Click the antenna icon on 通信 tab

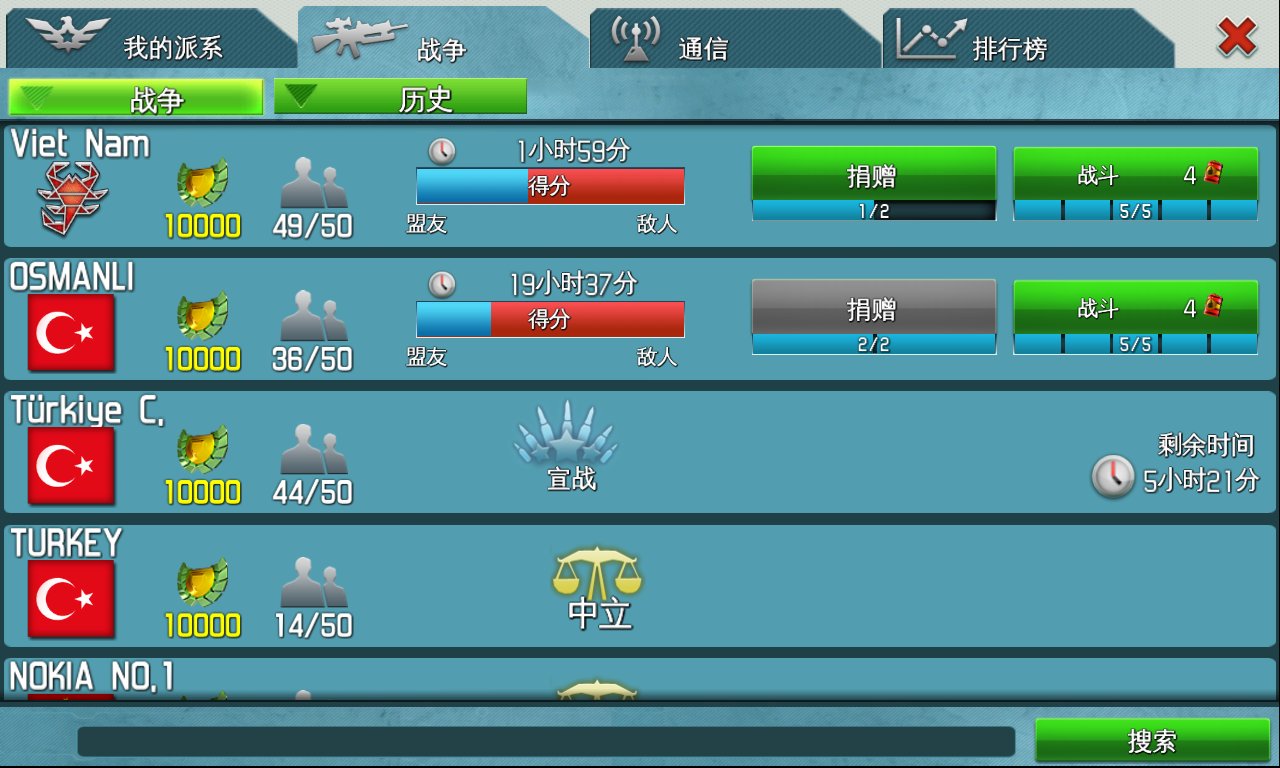coord(633,33)
